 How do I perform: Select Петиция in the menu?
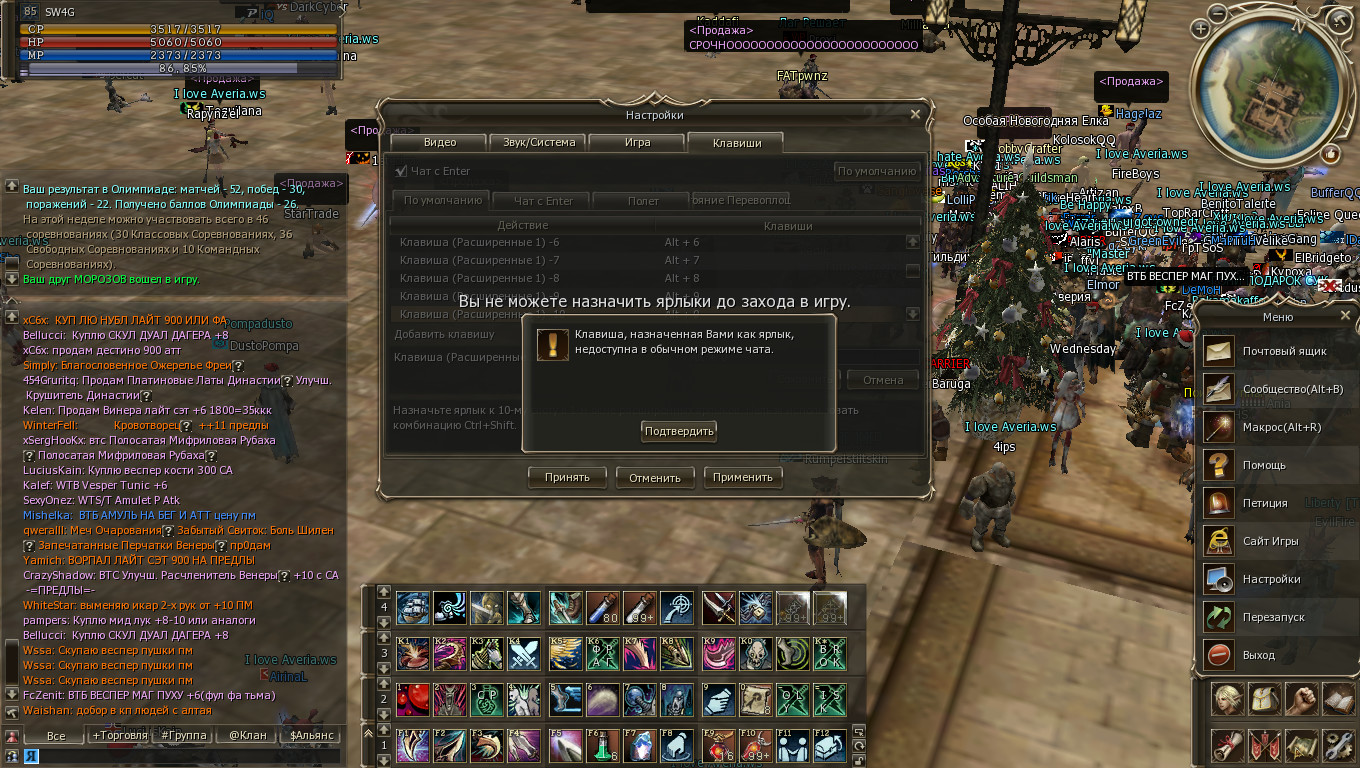tap(1265, 503)
